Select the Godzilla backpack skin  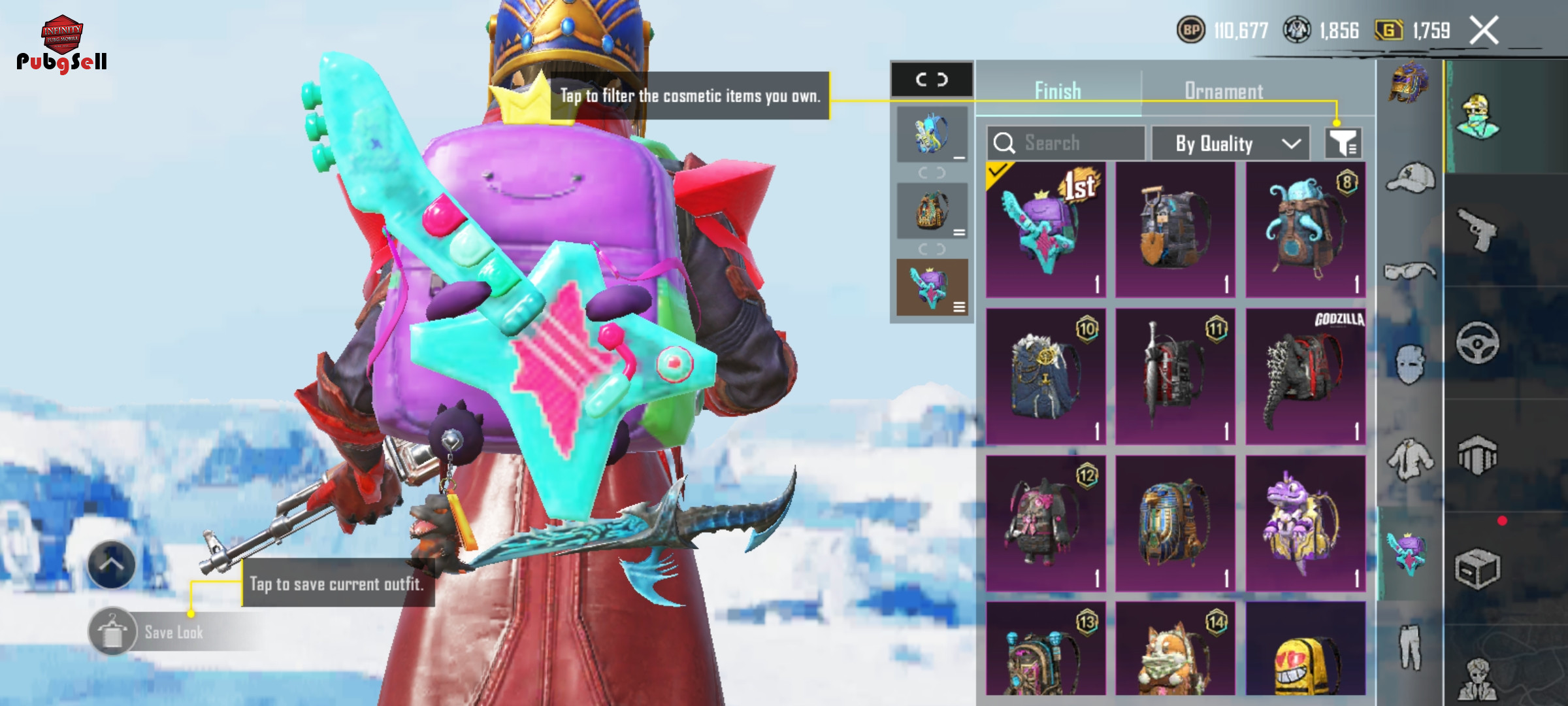pyautogui.click(x=1305, y=377)
